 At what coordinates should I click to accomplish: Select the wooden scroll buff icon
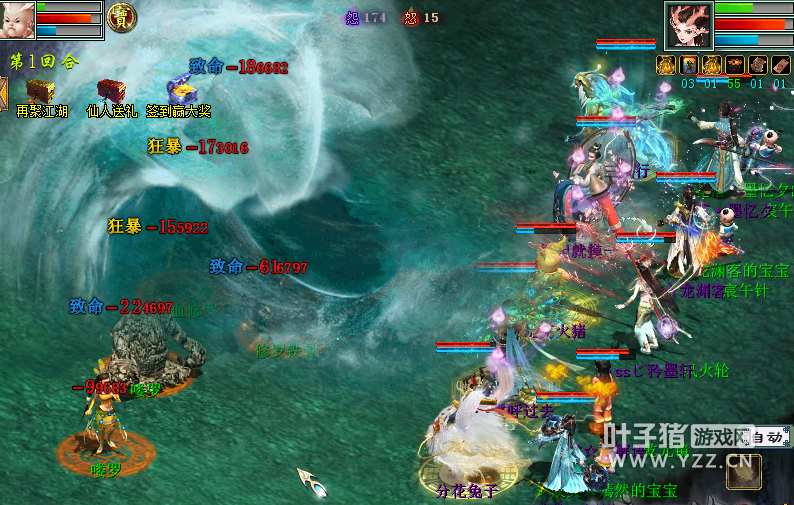[x=758, y=65]
